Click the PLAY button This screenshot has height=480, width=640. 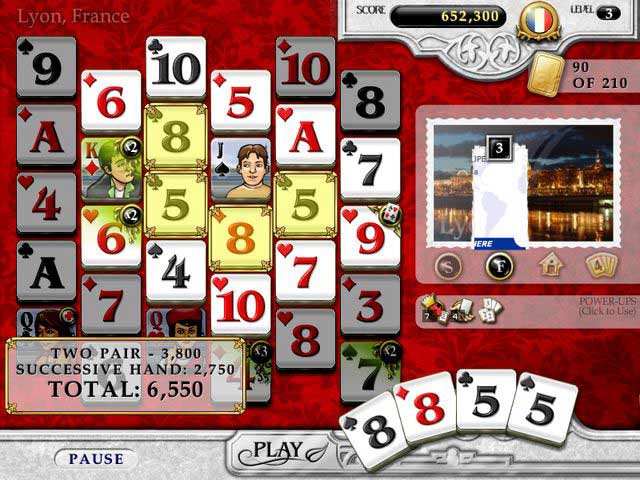(x=276, y=449)
